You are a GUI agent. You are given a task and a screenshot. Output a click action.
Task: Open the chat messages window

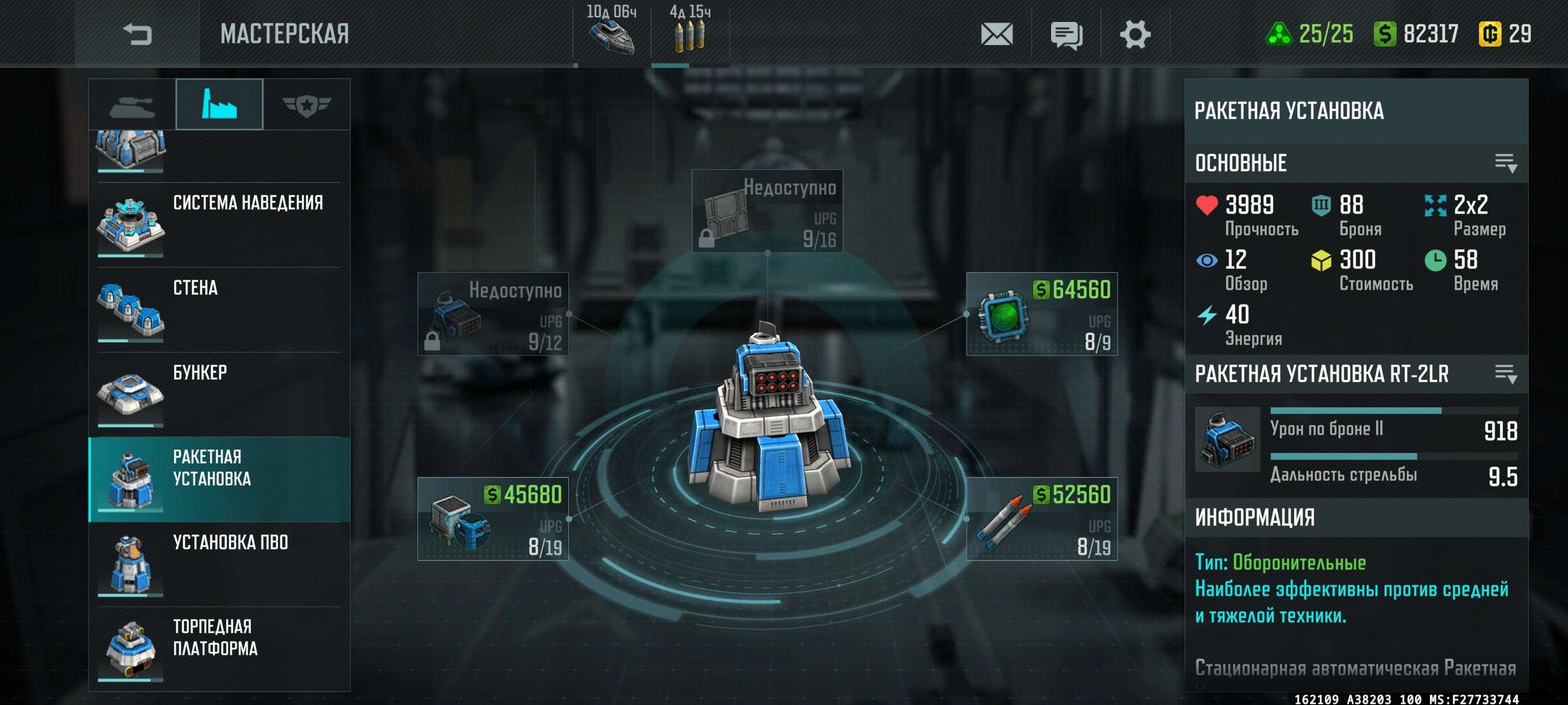[1066, 35]
